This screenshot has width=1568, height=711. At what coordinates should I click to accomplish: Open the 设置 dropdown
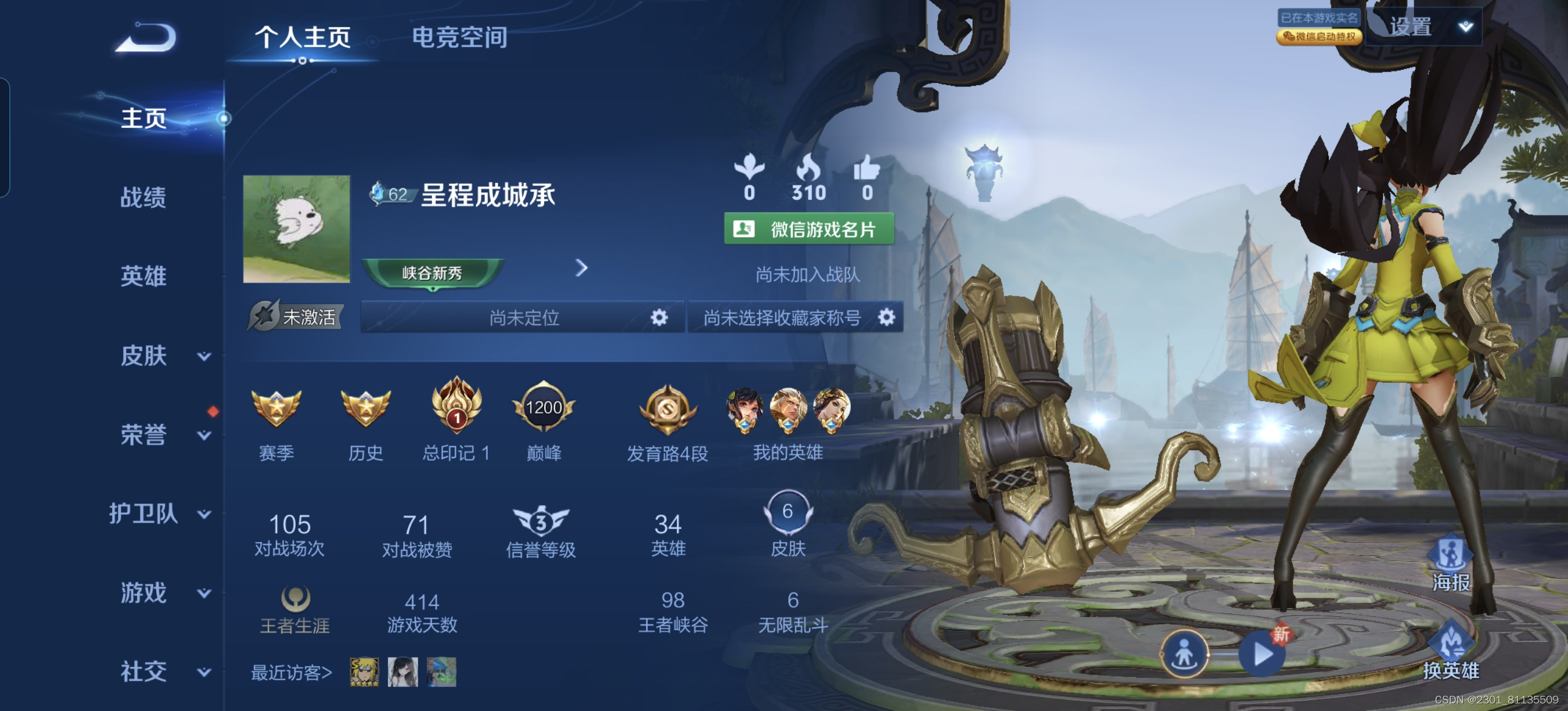[1425, 27]
